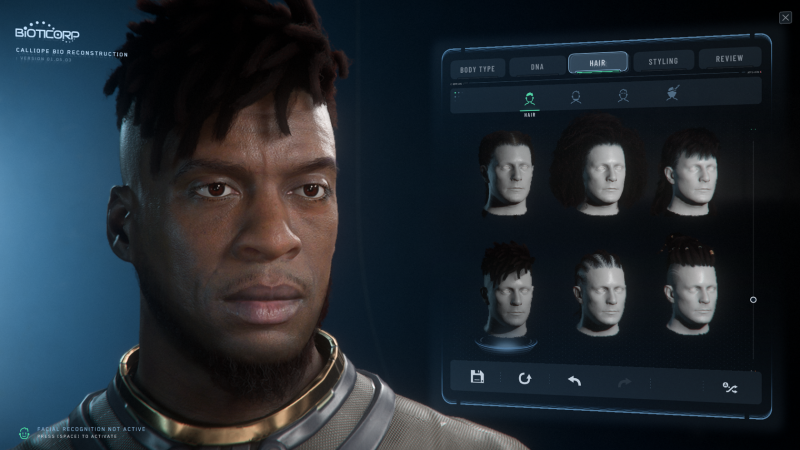Open the Review tab
Screen dimensions: 800x450
[x=729, y=59]
